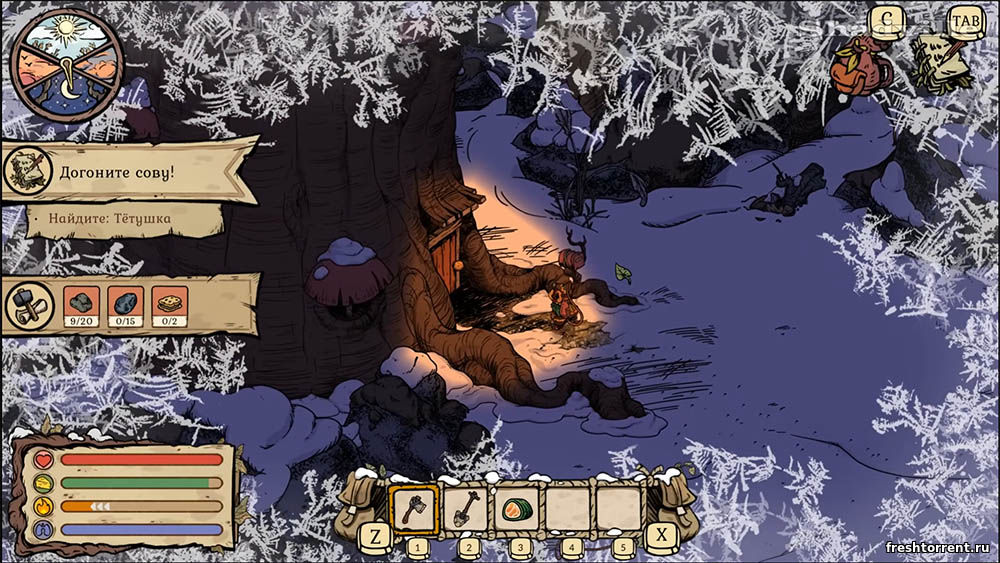
Task: Select the axe in the hotbar
Action: [x=412, y=510]
